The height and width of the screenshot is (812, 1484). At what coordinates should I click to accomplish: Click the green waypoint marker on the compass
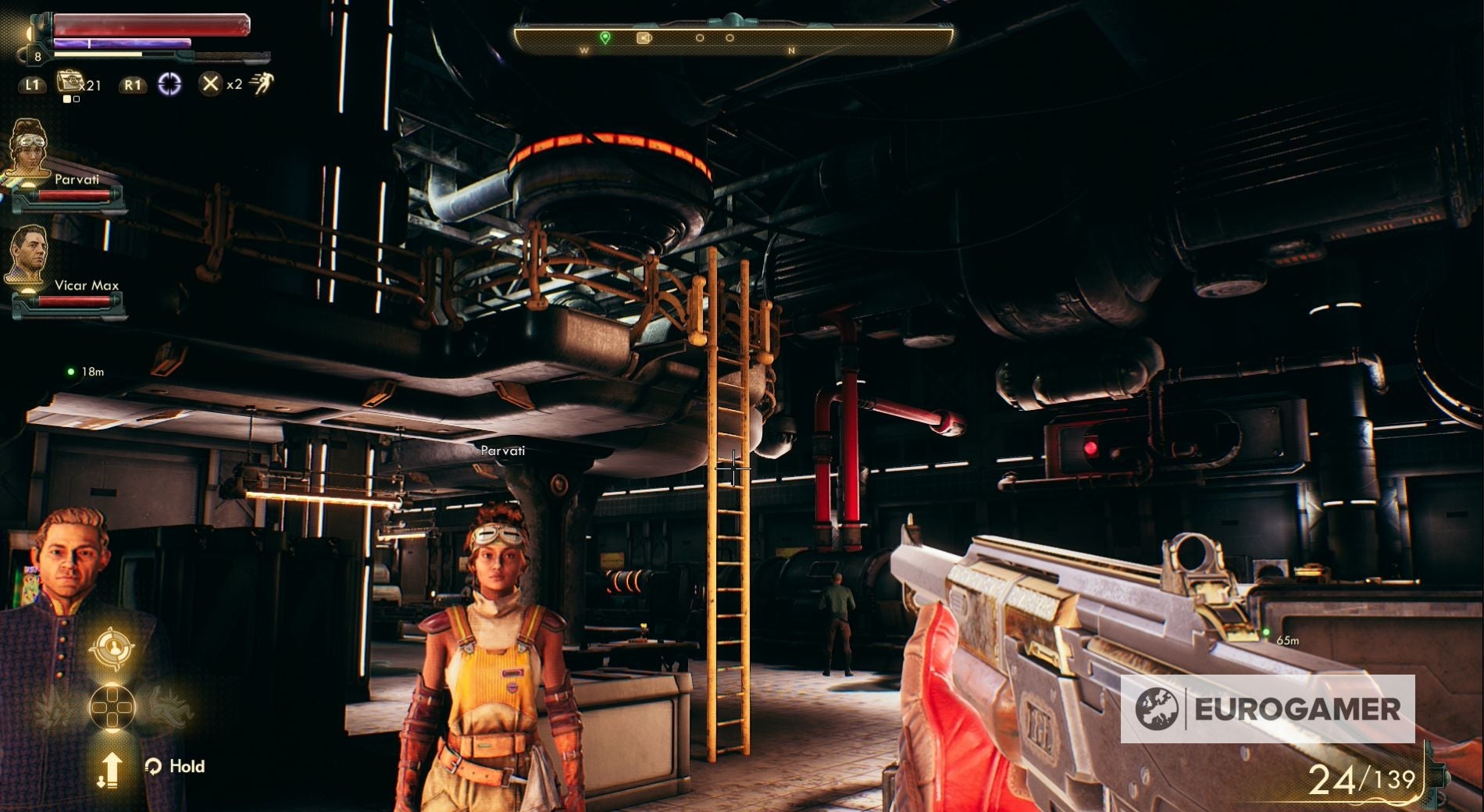(x=605, y=37)
